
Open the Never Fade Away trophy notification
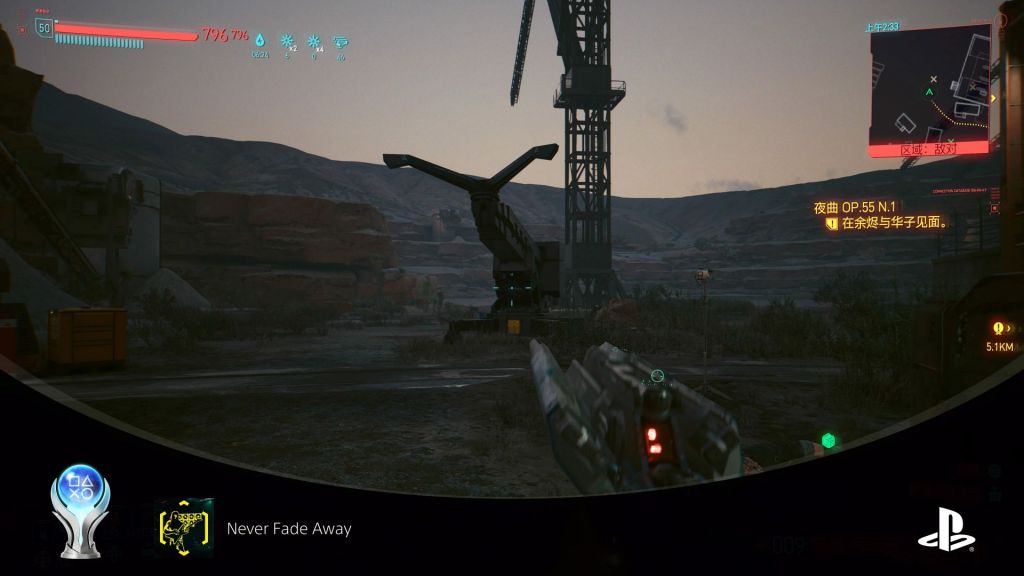(x=289, y=529)
